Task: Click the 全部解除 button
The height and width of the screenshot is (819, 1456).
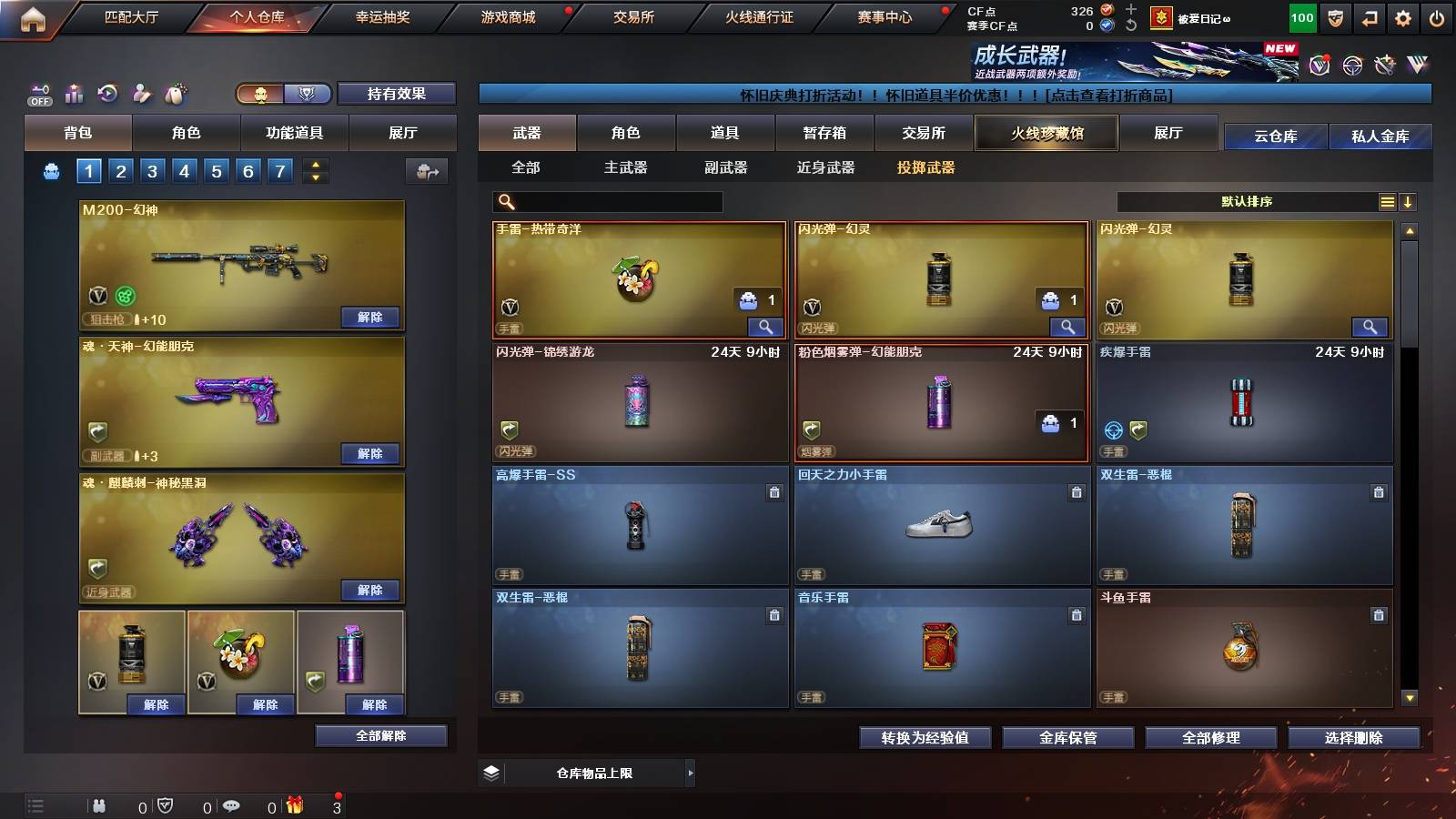Action: [x=381, y=735]
